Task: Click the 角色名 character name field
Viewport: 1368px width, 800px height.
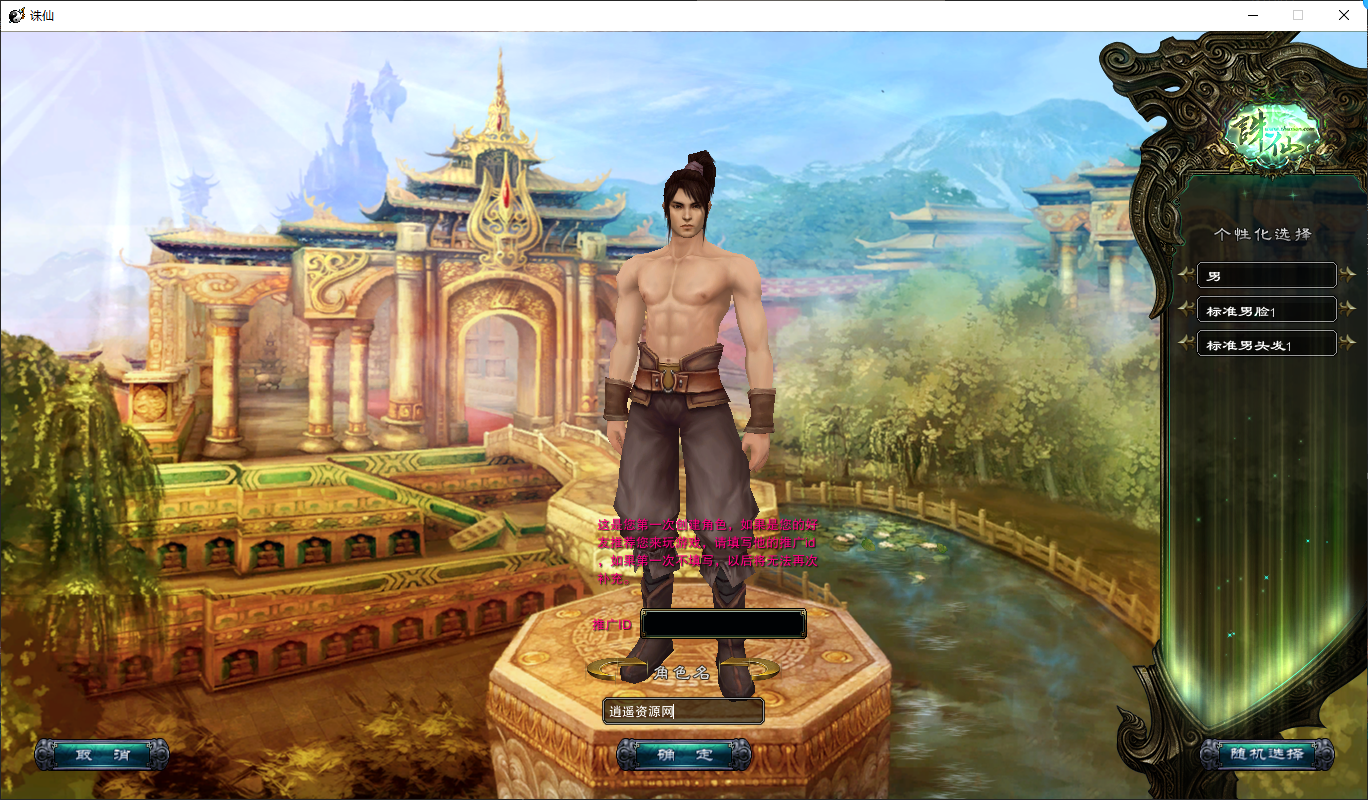Action: pyautogui.click(x=683, y=711)
